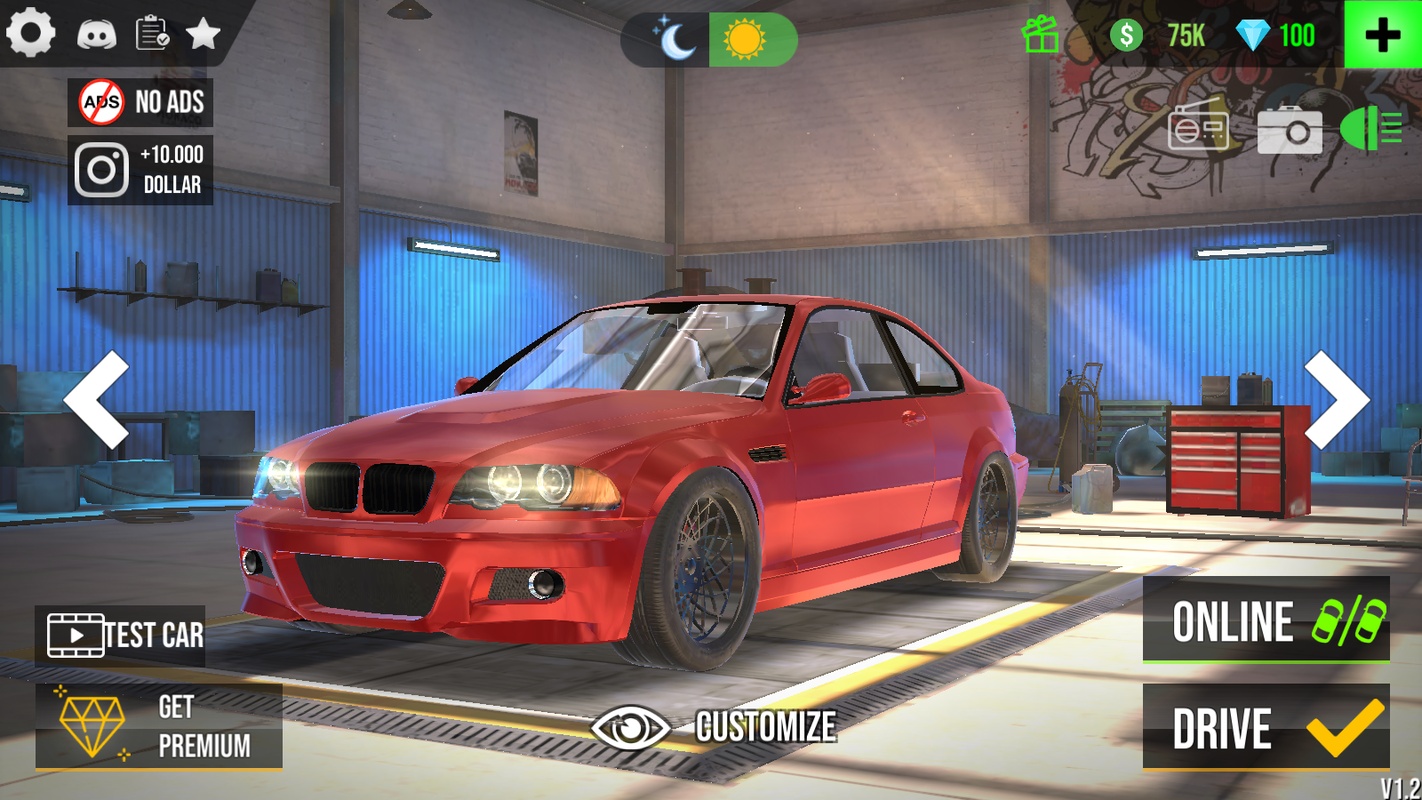The height and width of the screenshot is (800, 1422).
Task: Open the clipboard tasks icon
Action: (152, 33)
